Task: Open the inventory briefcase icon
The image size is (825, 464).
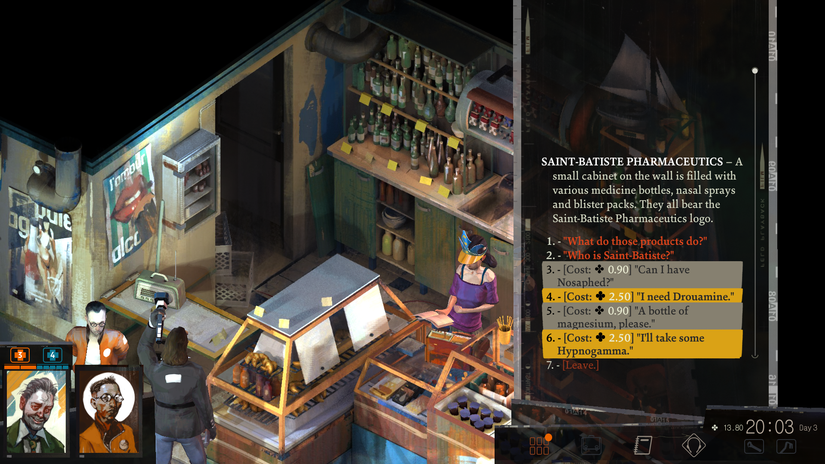Action: 592,444
